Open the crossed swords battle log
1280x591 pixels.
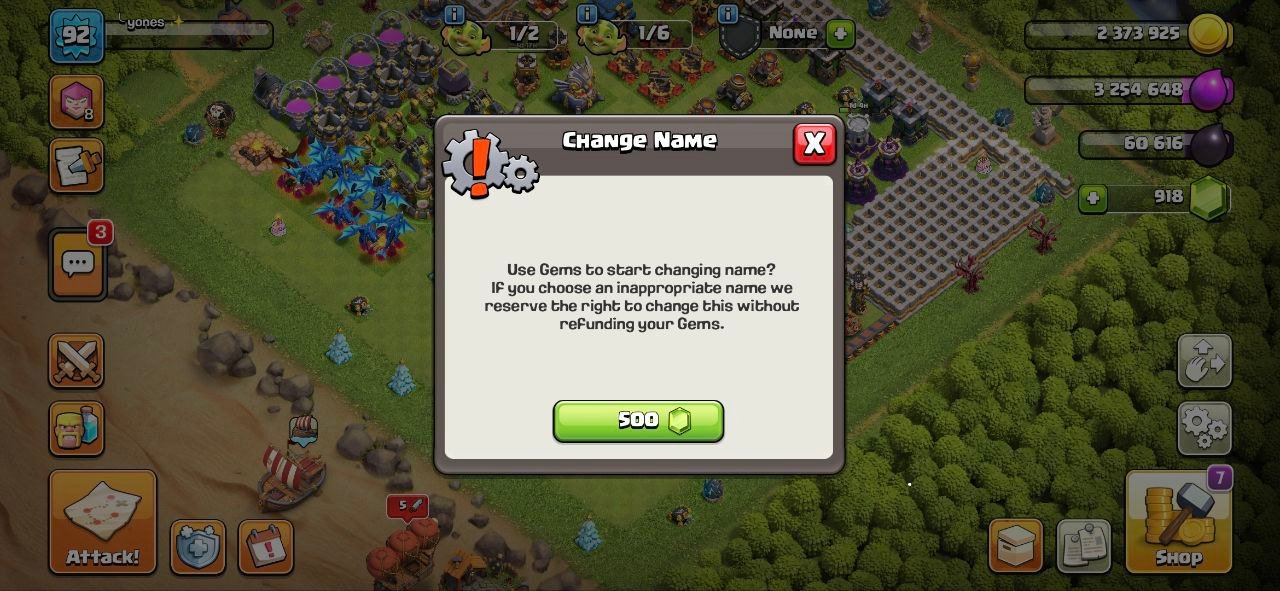coord(77,361)
